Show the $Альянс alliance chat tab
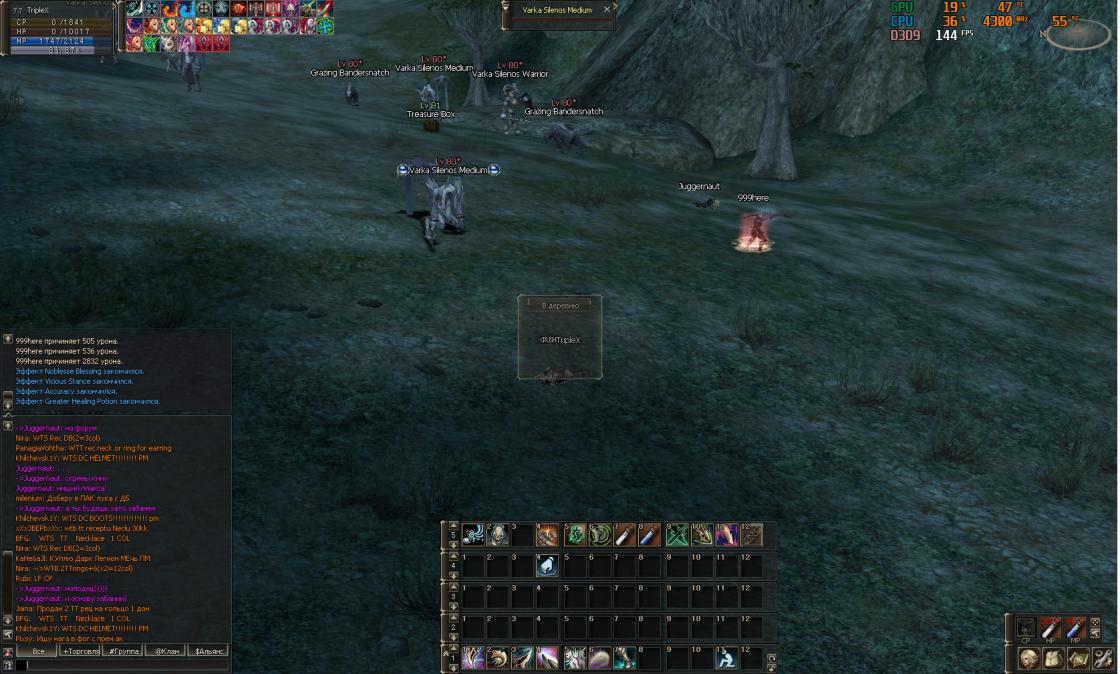Screen dimensions: 1120x674 point(209,651)
